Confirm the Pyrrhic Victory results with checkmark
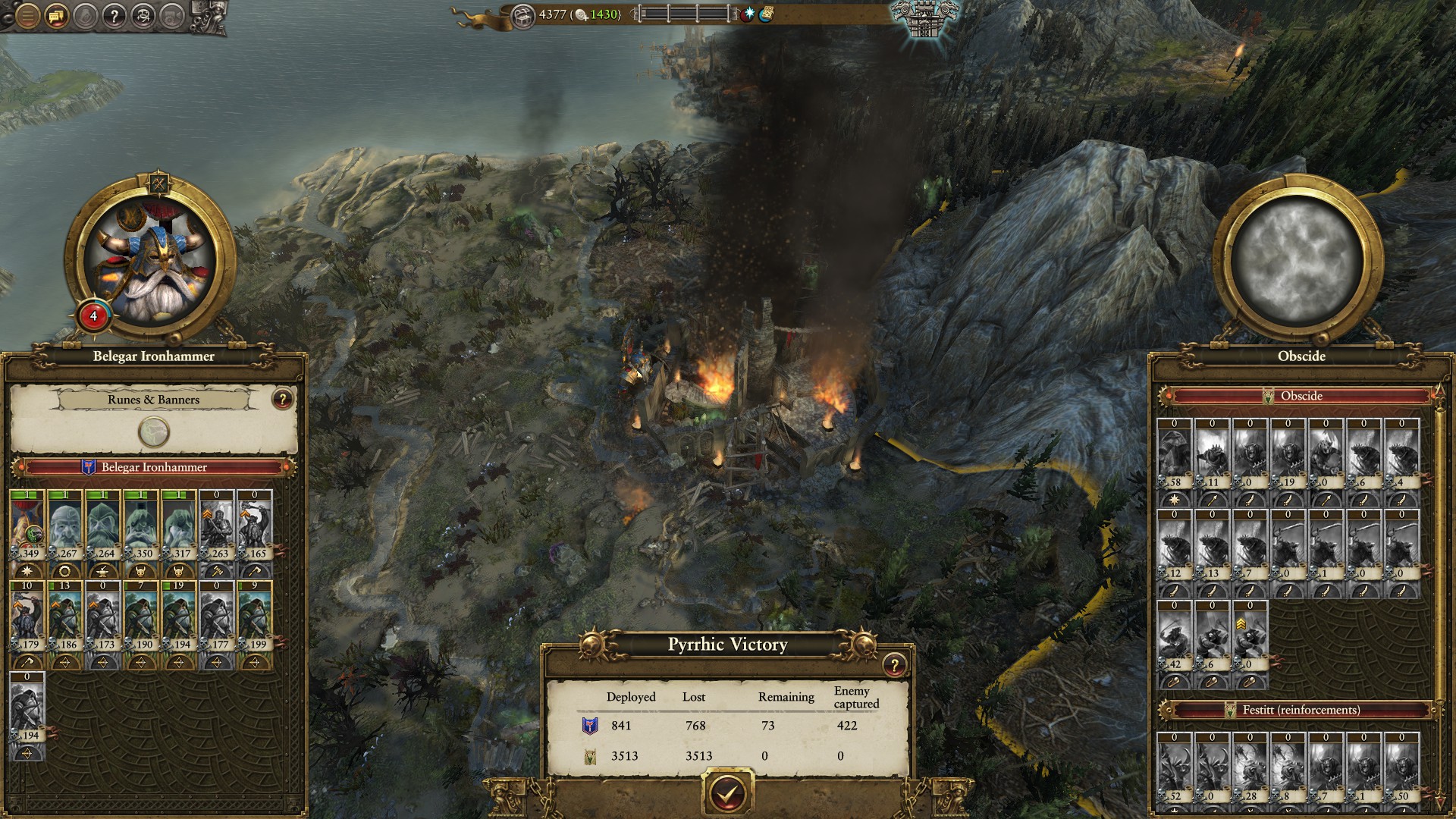The height and width of the screenshot is (819, 1456). pos(728,791)
